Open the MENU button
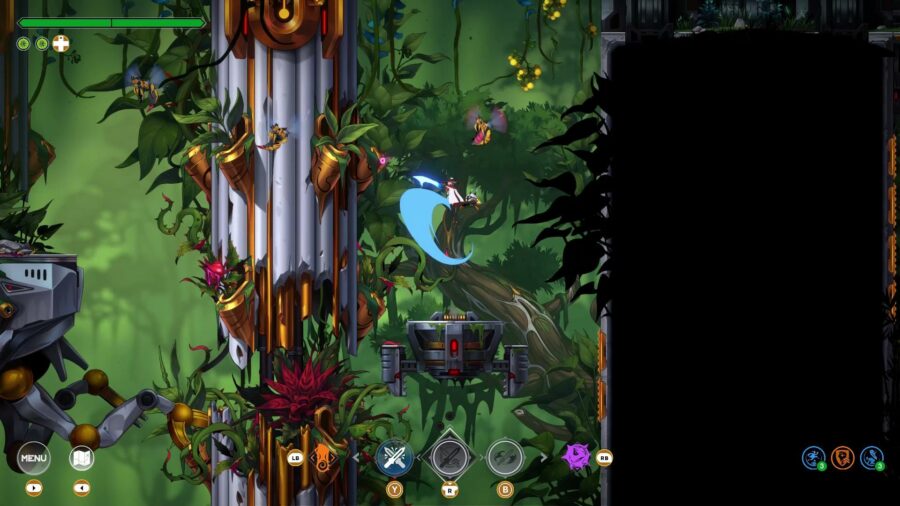 34,458
